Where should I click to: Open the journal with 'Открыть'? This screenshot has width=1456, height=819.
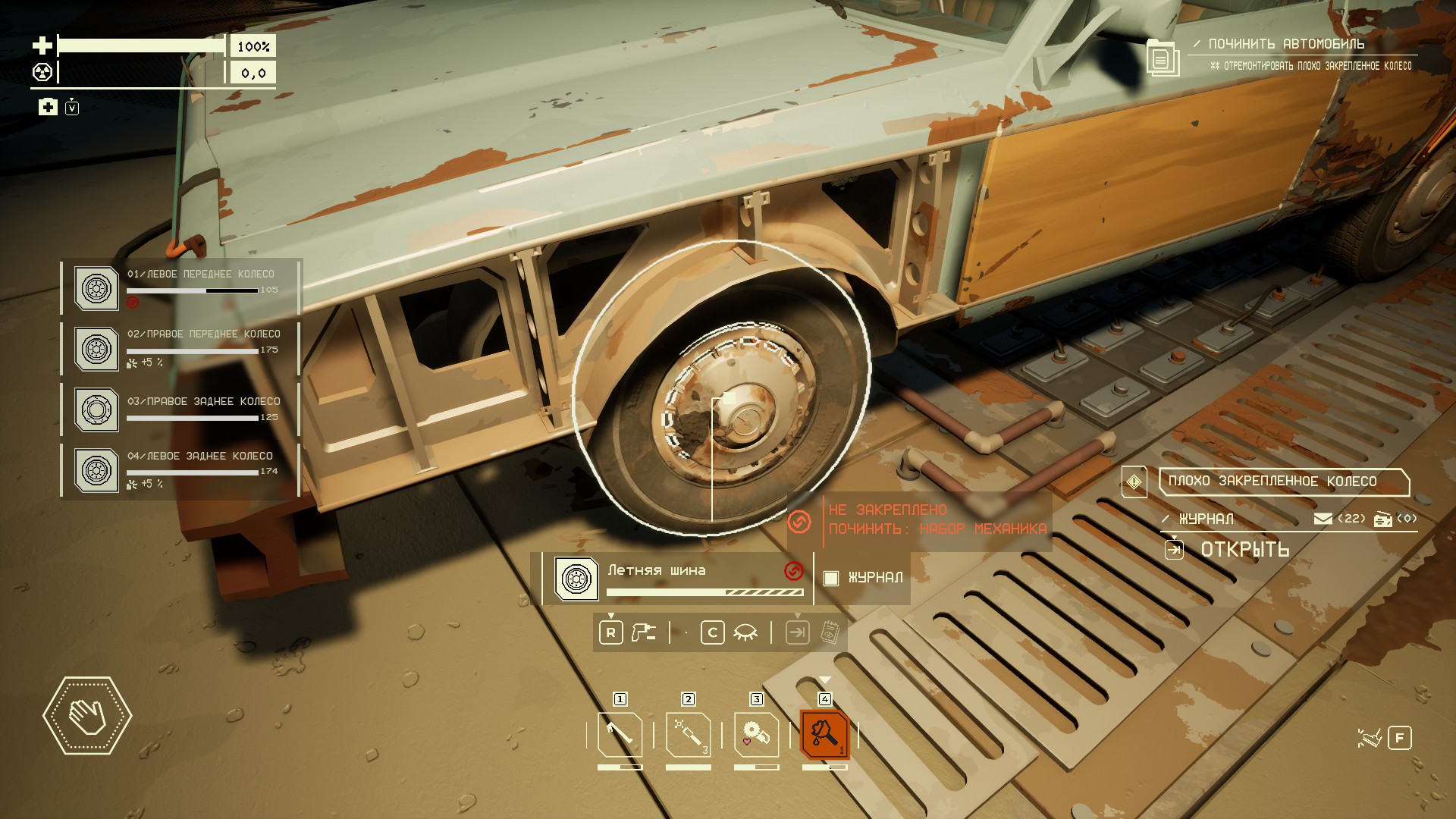(x=1244, y=550)
